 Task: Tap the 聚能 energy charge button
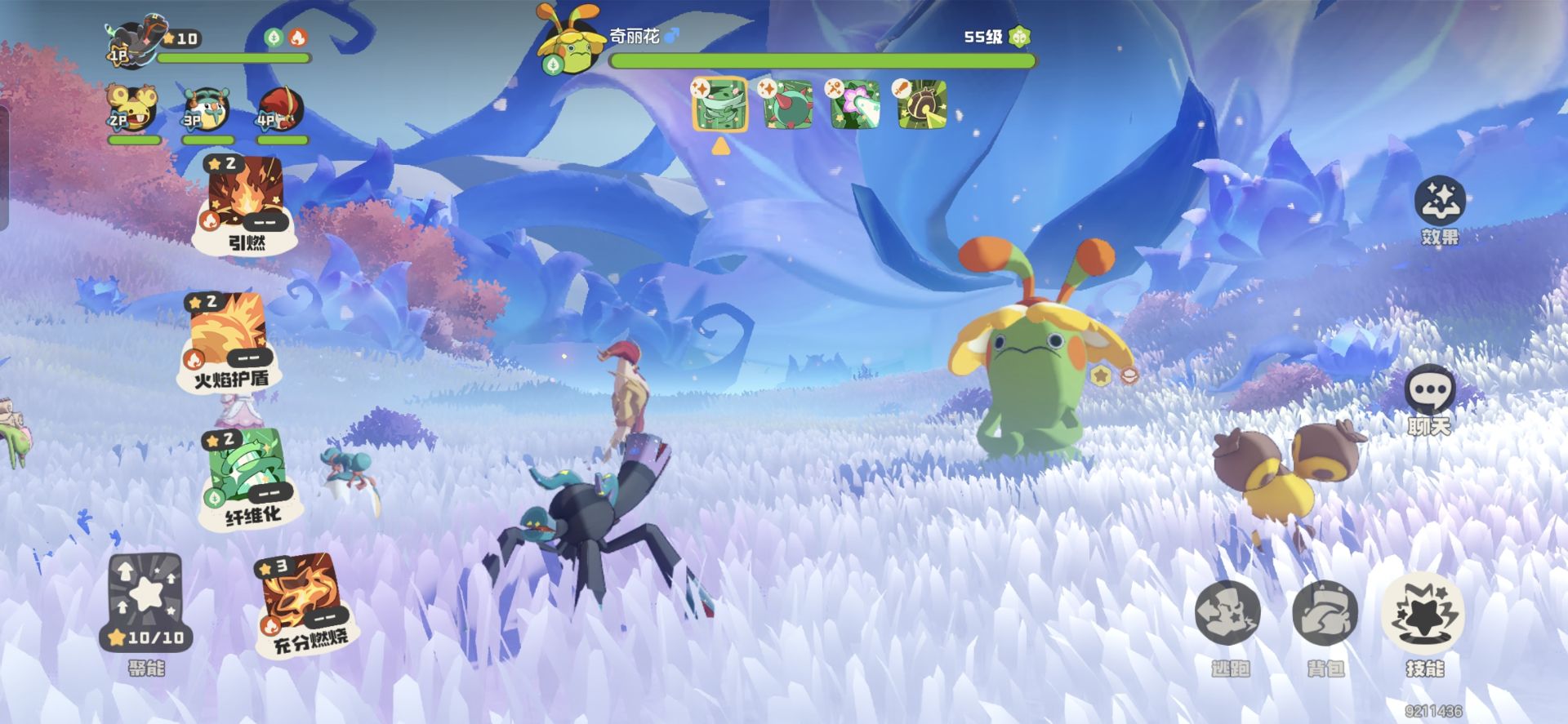point(146,602)
